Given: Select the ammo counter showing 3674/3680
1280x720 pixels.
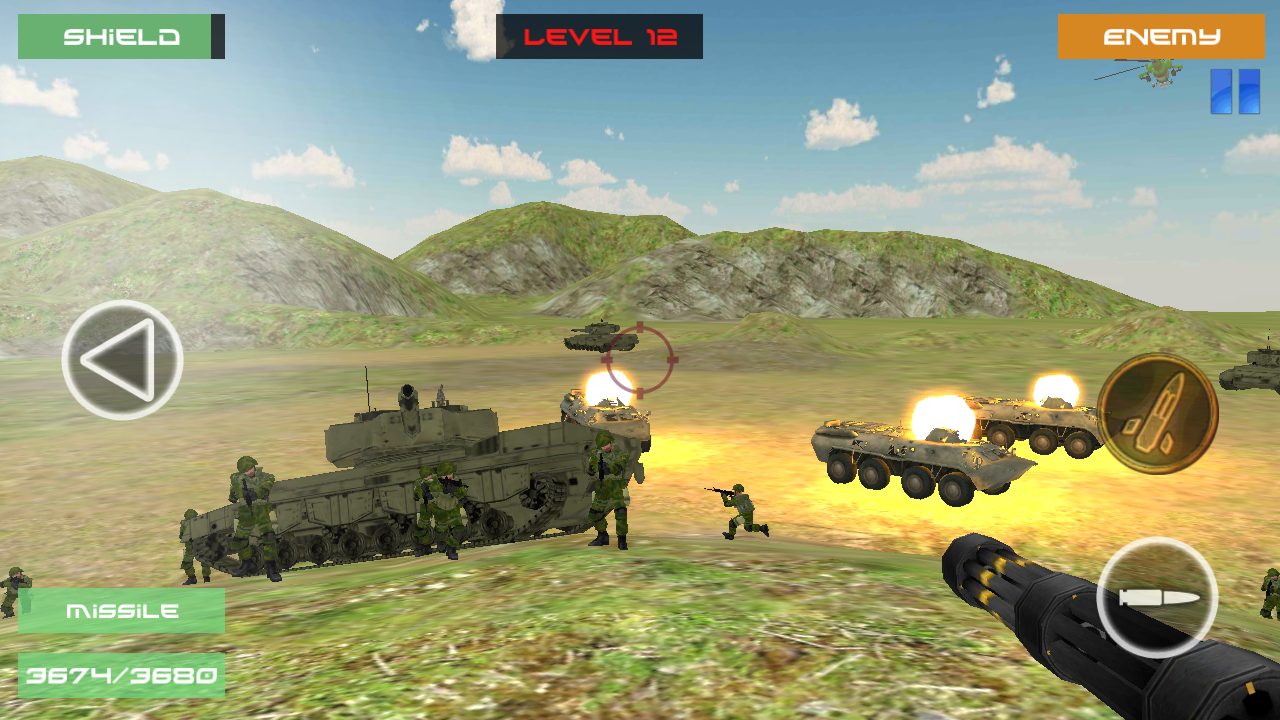Looking at the screenshot, I should pos(120,674).
